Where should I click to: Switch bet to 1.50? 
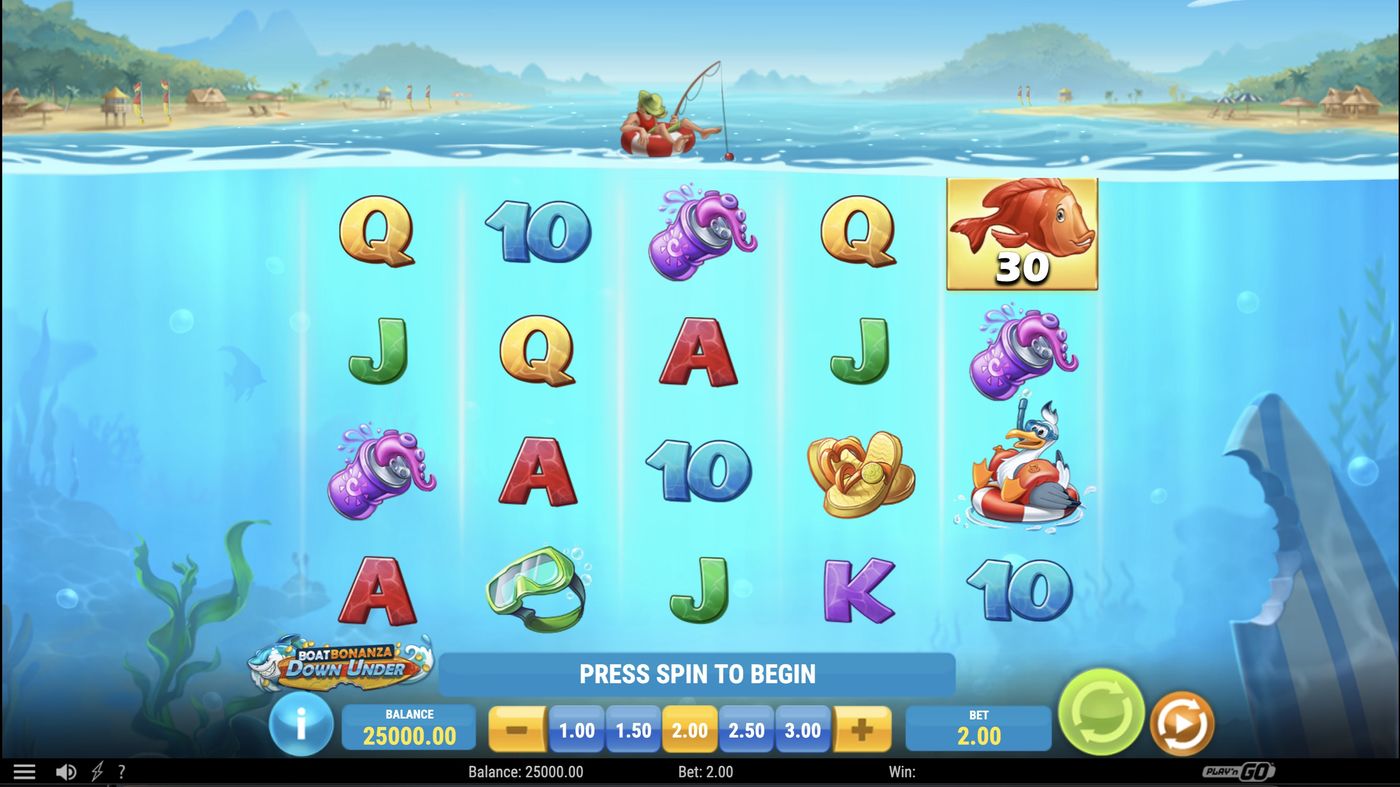[632, 730]
